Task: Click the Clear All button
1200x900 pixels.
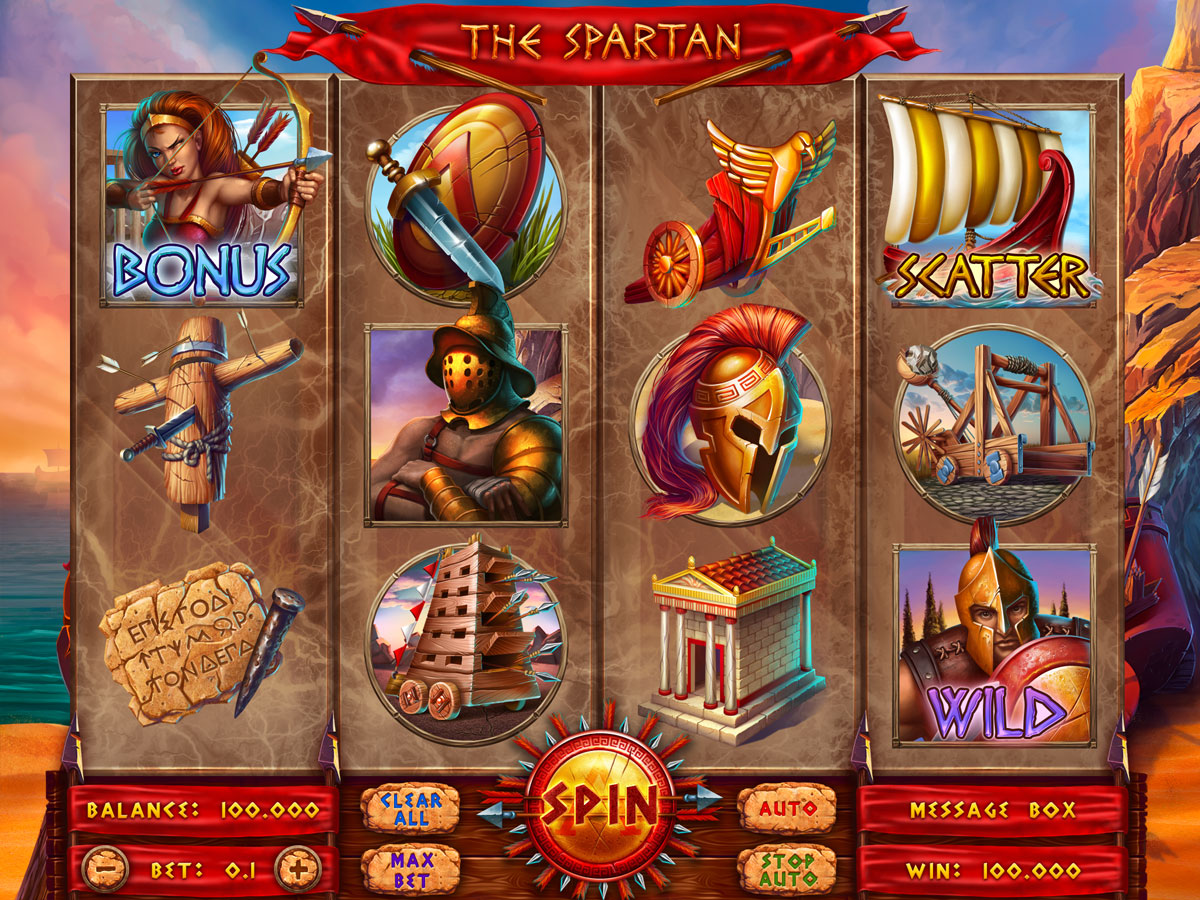Action: tap(410, 808)
